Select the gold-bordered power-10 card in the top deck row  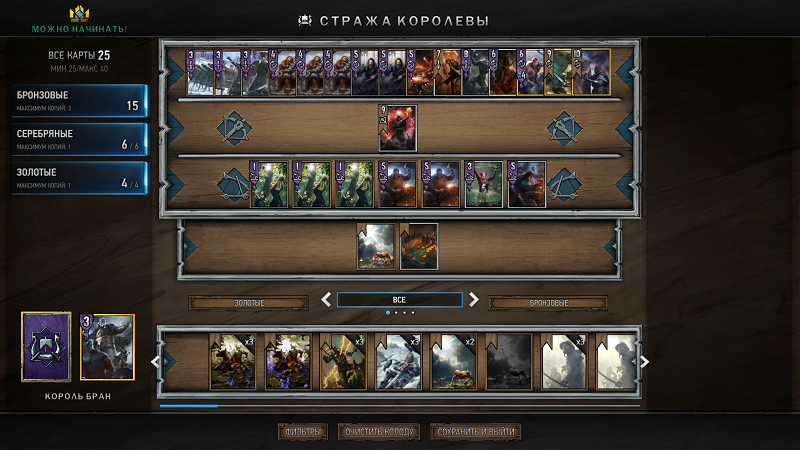click(x=591, y=72)
